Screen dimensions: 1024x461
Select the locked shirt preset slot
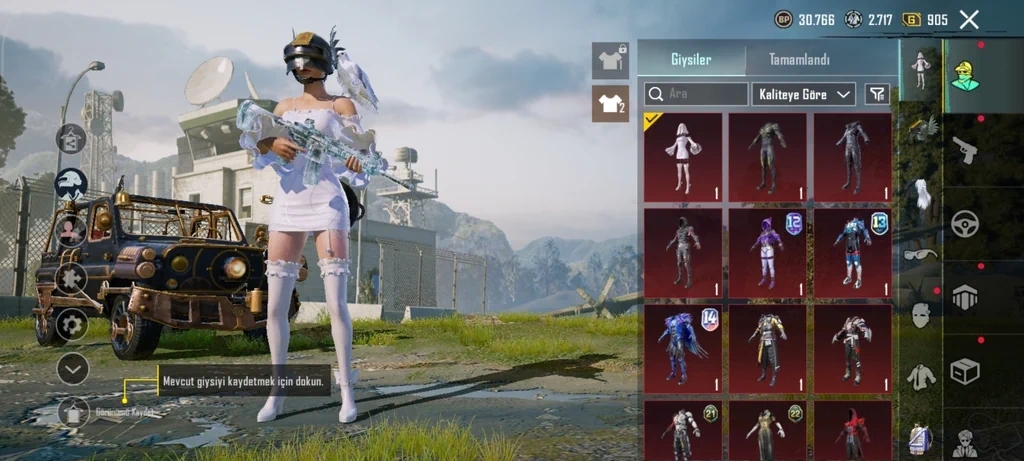(610, 59)
